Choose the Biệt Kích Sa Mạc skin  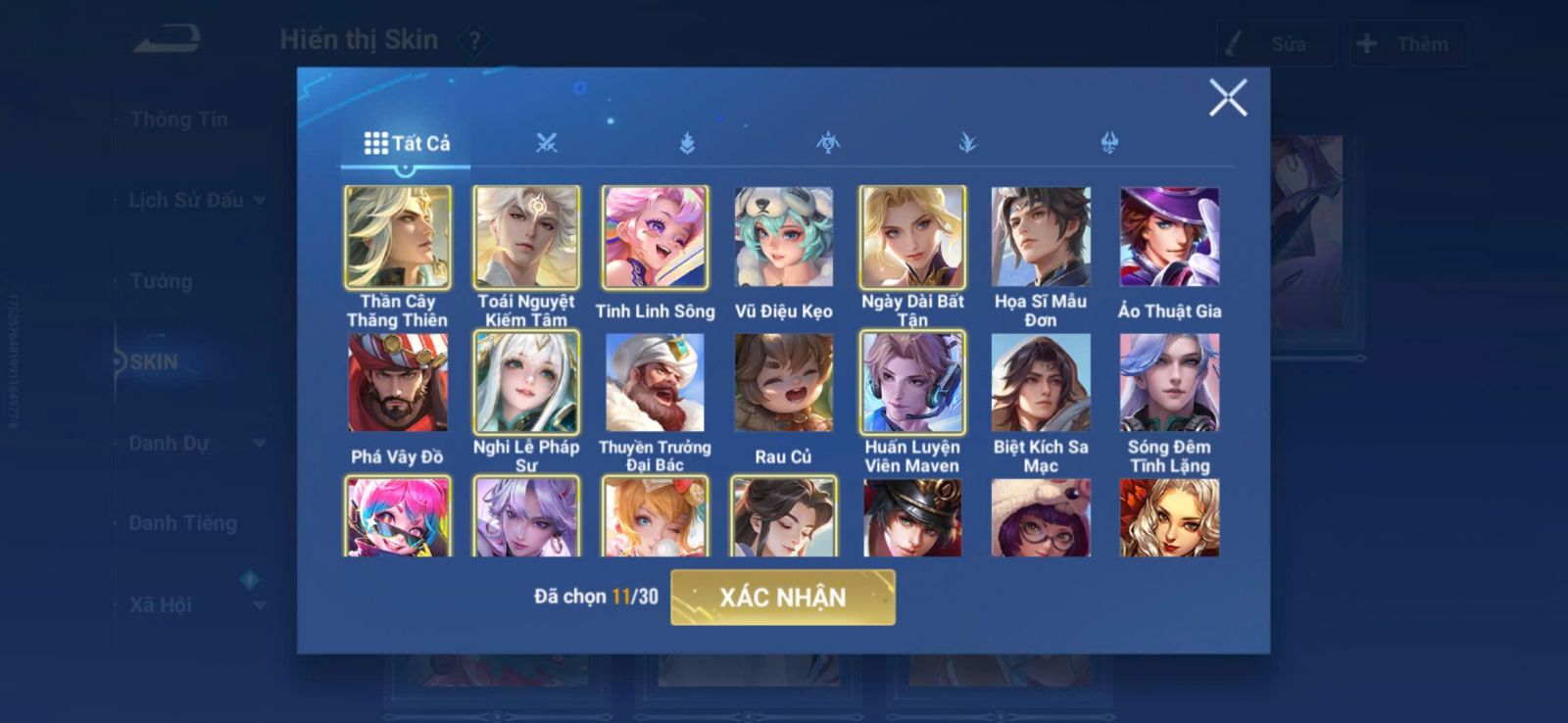pos(1041,383)
